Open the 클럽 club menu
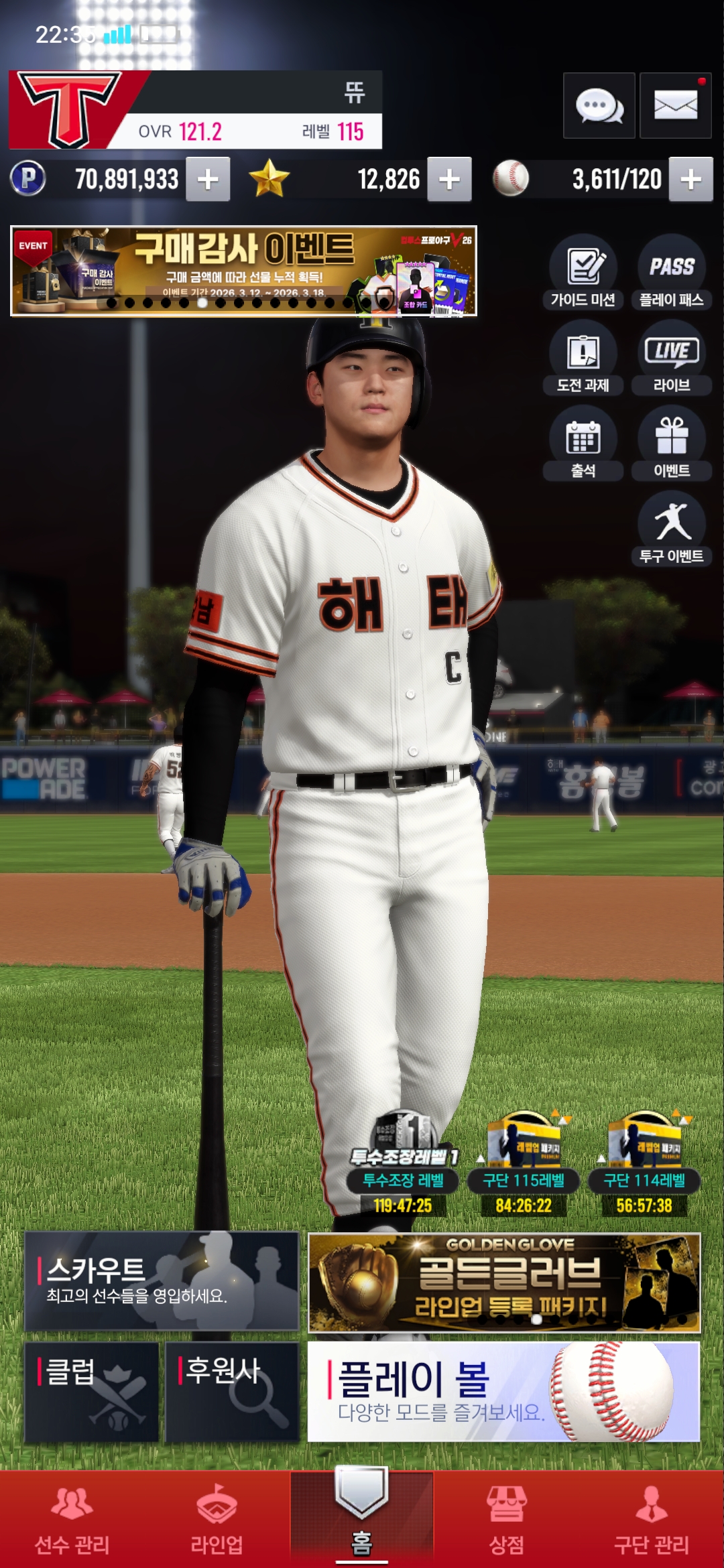This screenshot has height=1568, width=724. click(92, 1391)
